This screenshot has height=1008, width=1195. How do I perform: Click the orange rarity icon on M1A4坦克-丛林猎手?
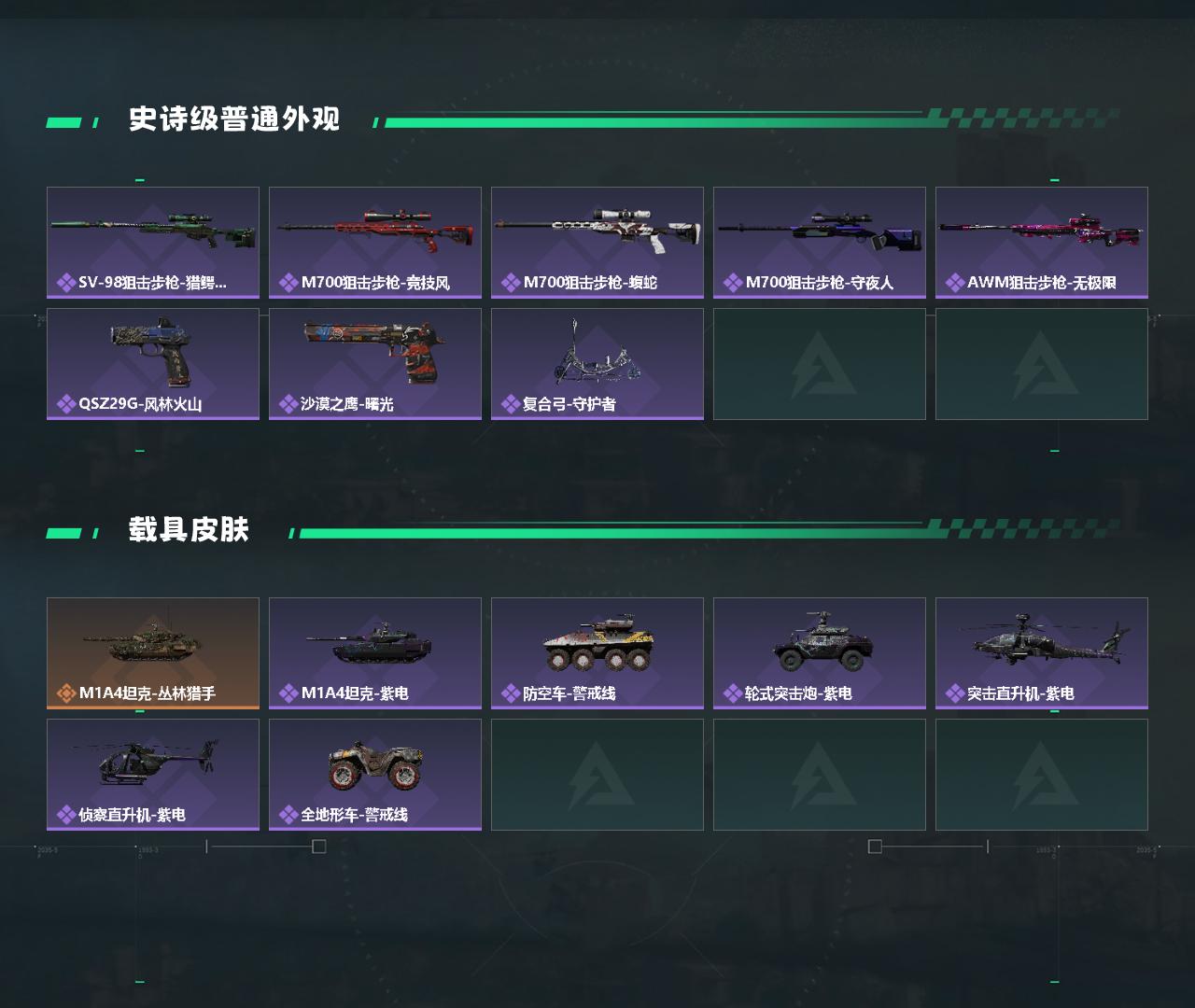[x=65, y=692]
